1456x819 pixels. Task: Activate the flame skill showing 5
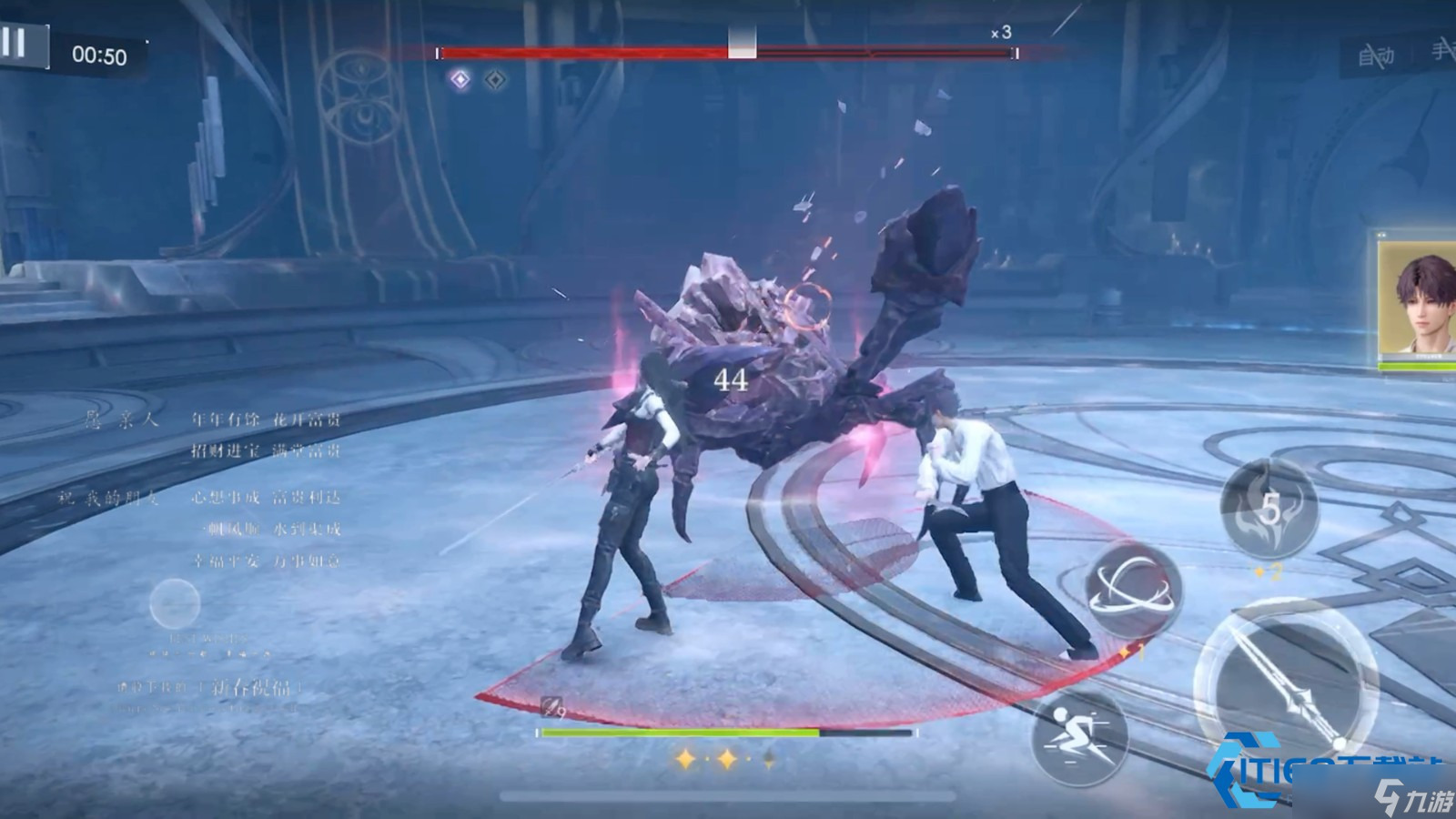click(x=1270, y=509)
